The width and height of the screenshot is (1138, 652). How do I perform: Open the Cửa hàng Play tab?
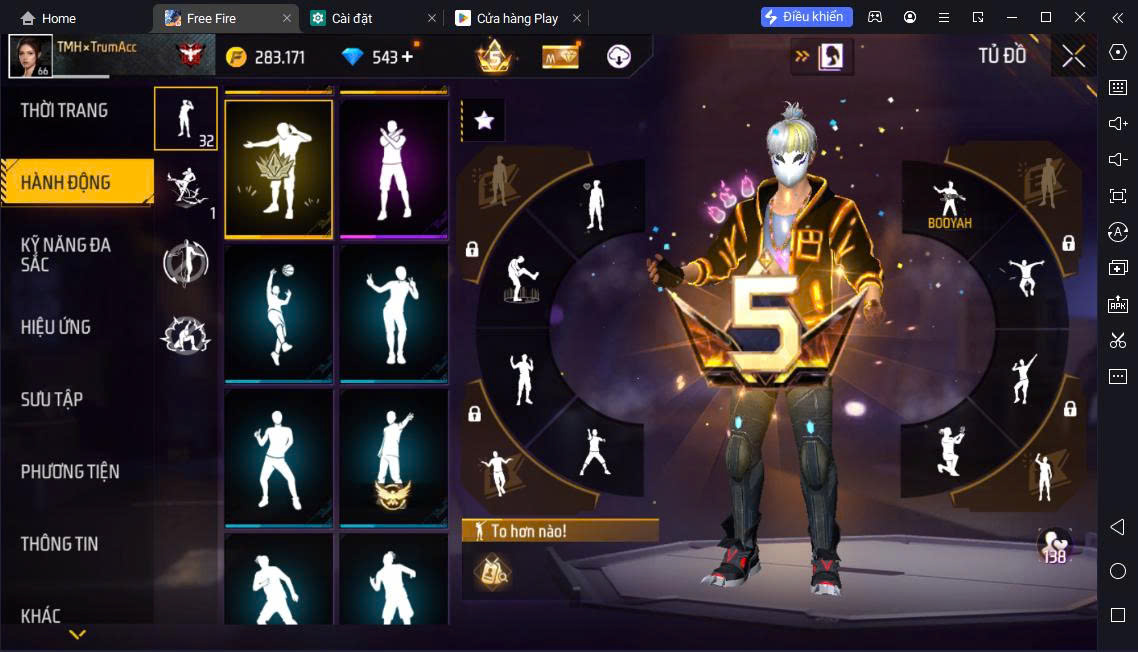pyautogui.click(x=517, y=18)
